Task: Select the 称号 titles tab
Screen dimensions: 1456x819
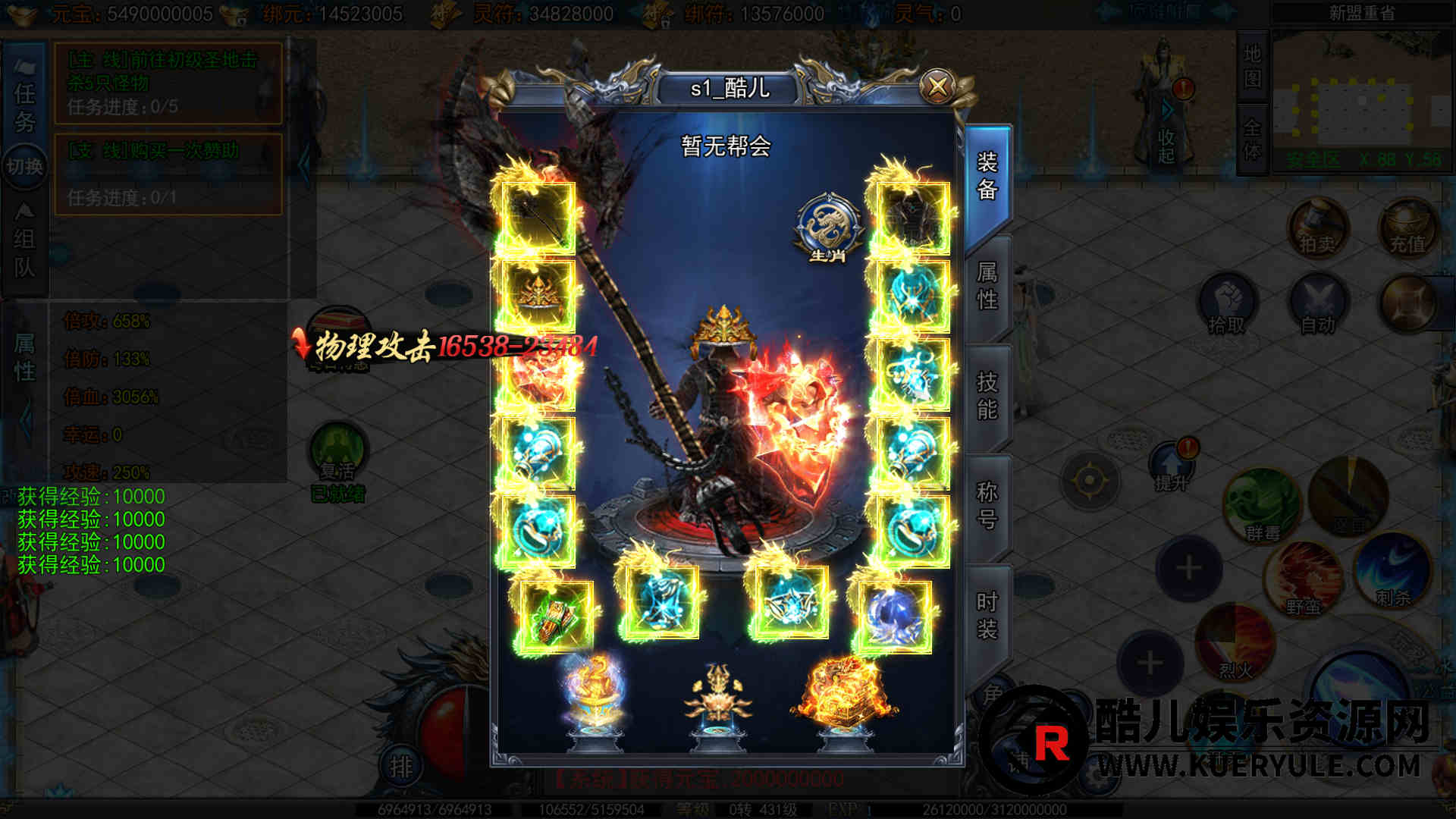Action: pyautogui.click(x=987, y=505)
